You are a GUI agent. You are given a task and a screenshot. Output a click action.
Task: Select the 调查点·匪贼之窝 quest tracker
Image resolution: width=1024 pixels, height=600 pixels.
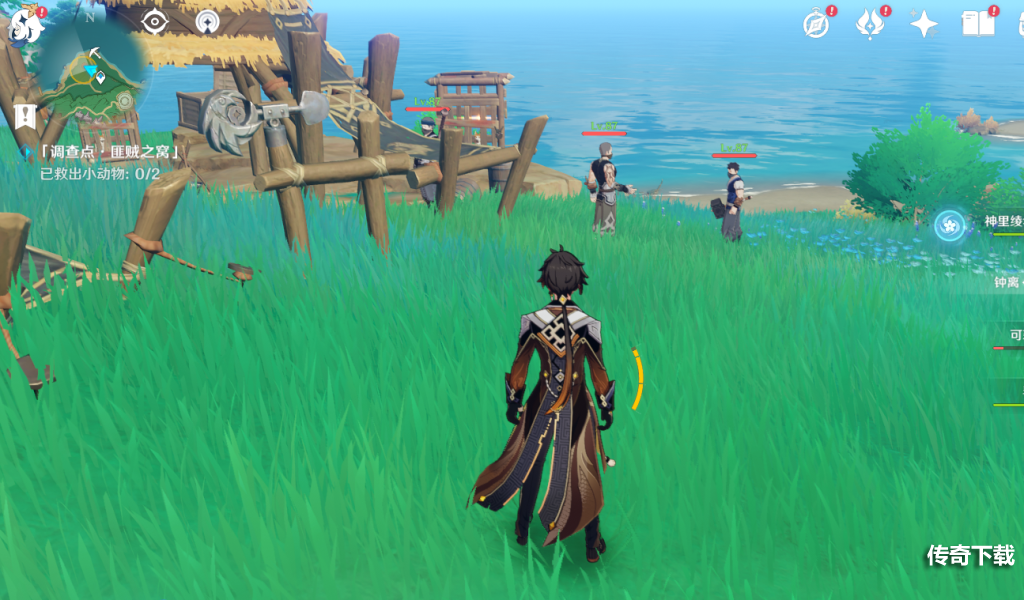(x=110, y=152)
